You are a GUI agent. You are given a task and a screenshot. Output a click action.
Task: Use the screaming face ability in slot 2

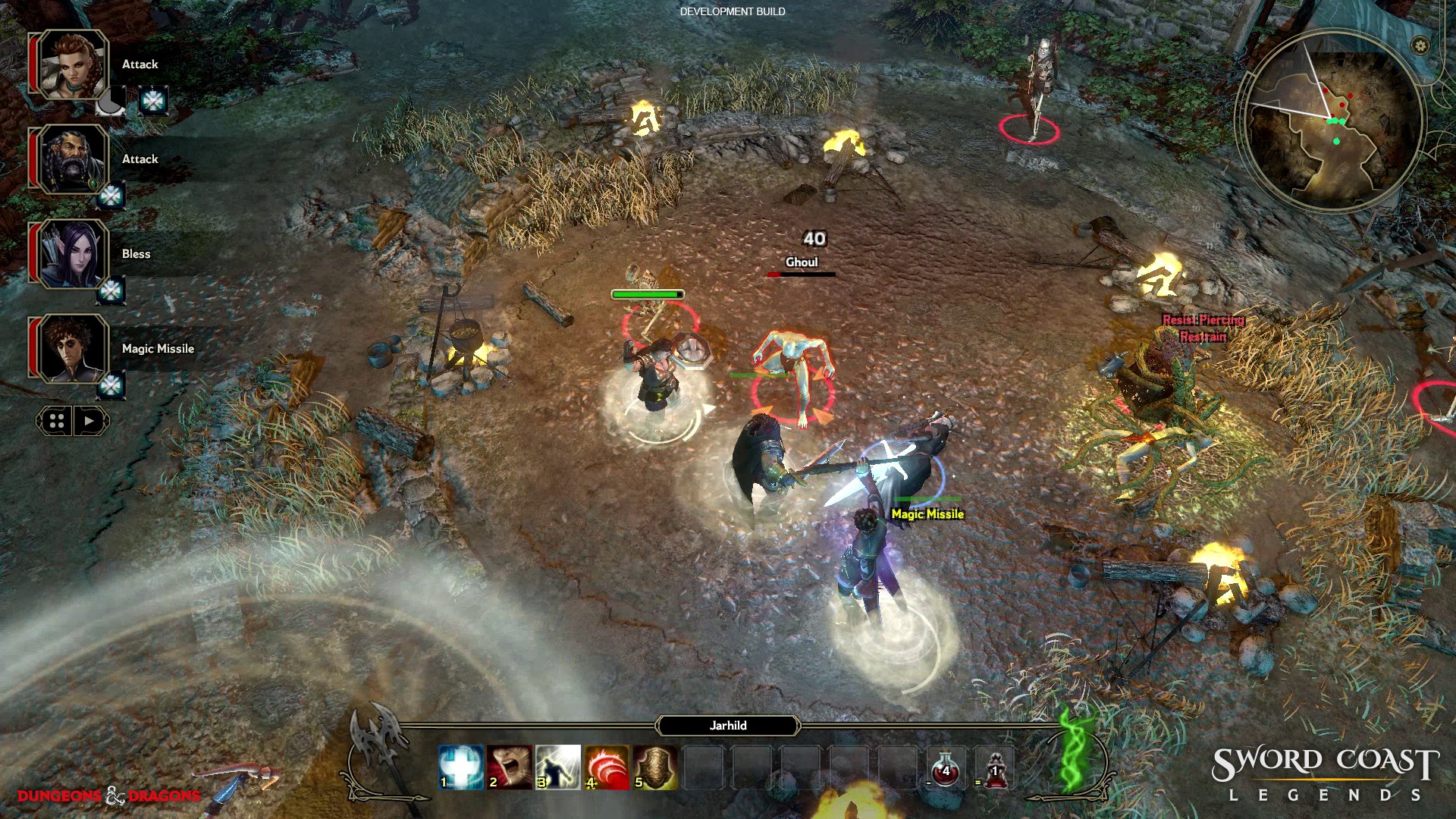point(510,767)
